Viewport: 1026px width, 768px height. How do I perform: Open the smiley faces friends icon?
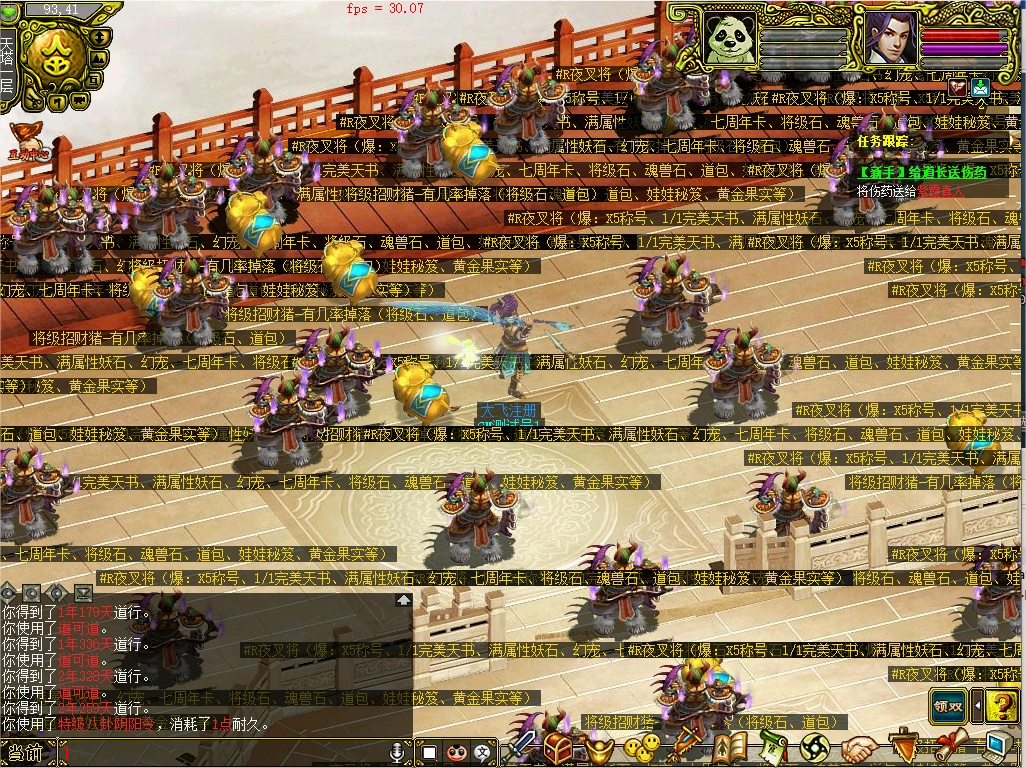[x=641, y=747]
